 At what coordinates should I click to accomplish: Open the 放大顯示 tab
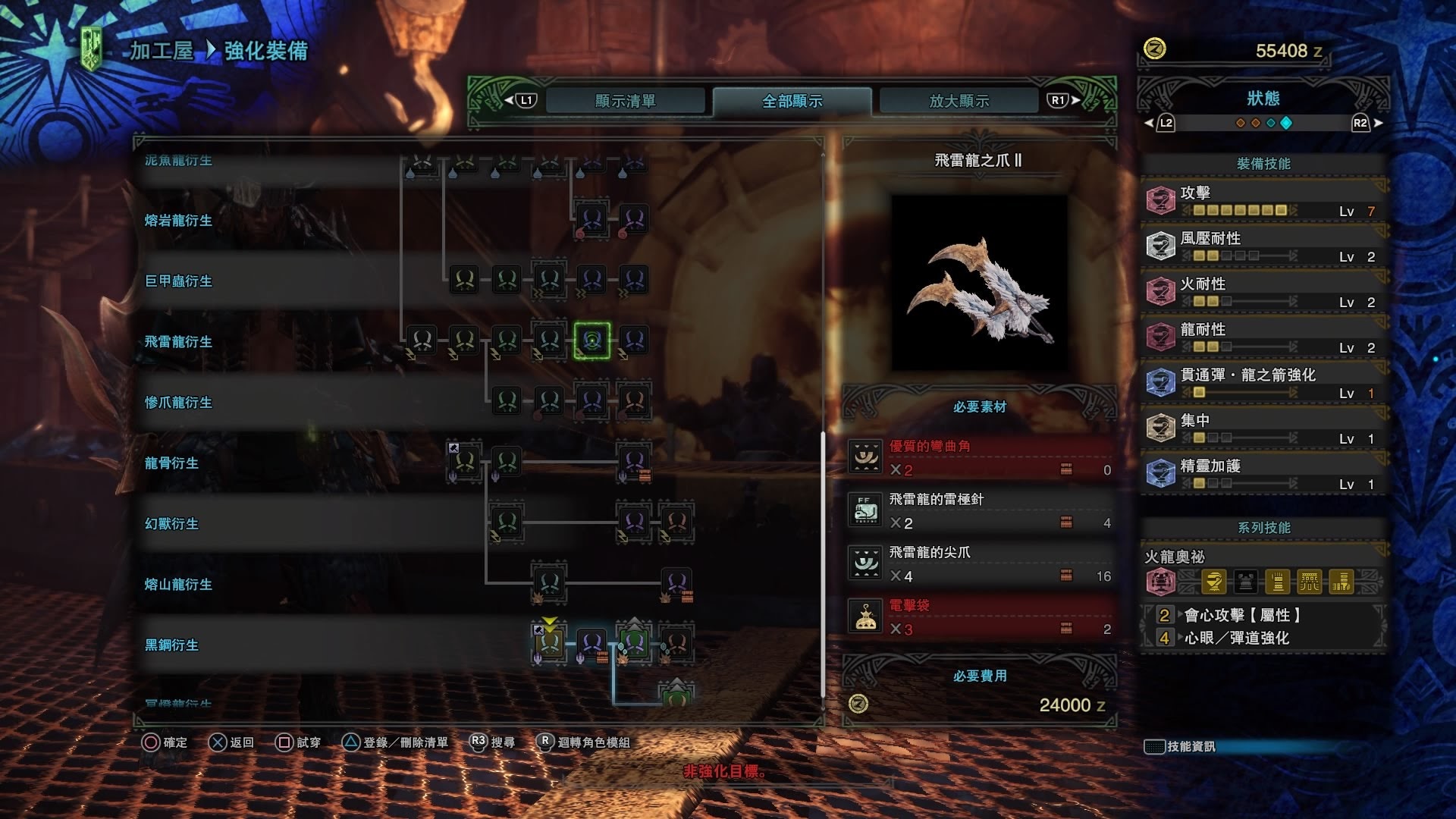pyautogui.click(x=959, y=101)
